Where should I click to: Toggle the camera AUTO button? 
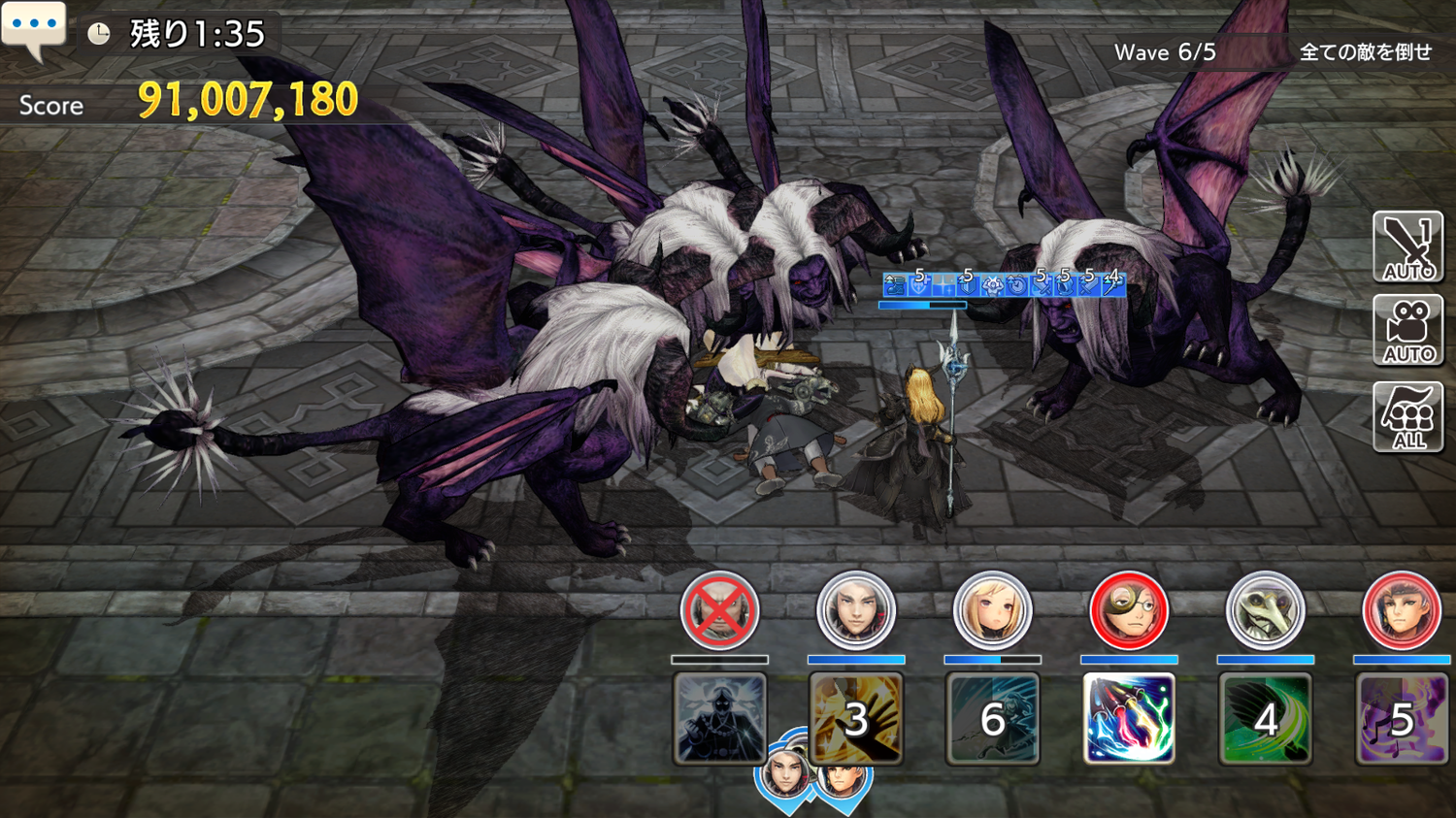point(1407,331)
